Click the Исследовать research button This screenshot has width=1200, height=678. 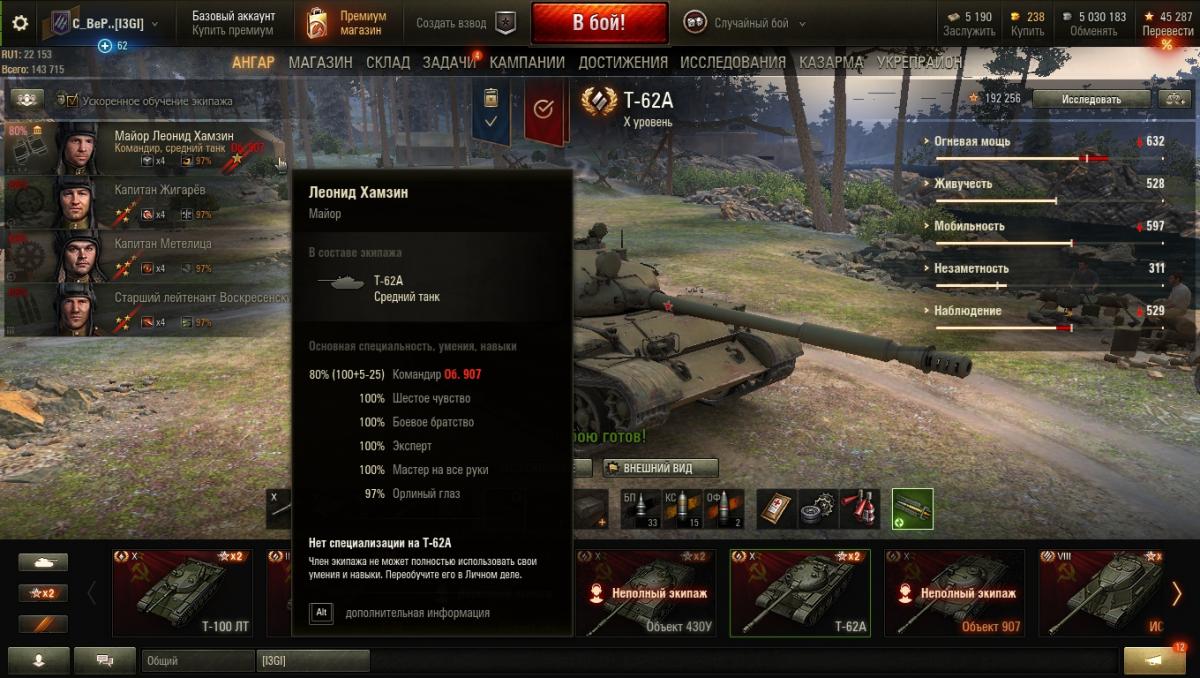pos(1091,99)
